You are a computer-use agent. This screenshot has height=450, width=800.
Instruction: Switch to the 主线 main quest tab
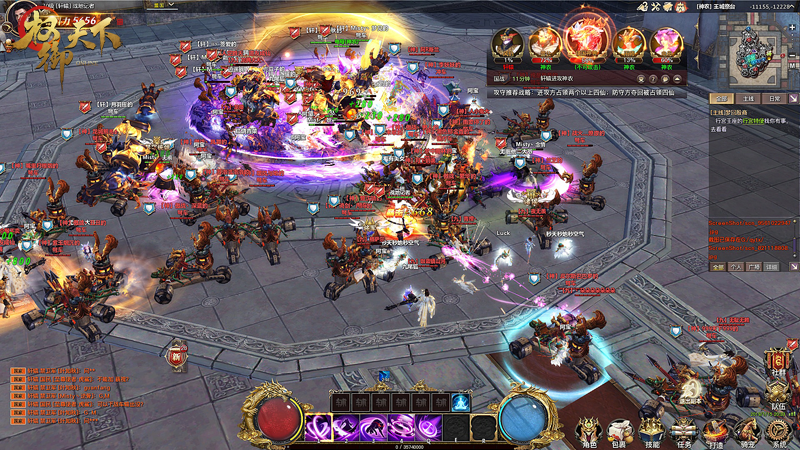click(x=747, y=99)
